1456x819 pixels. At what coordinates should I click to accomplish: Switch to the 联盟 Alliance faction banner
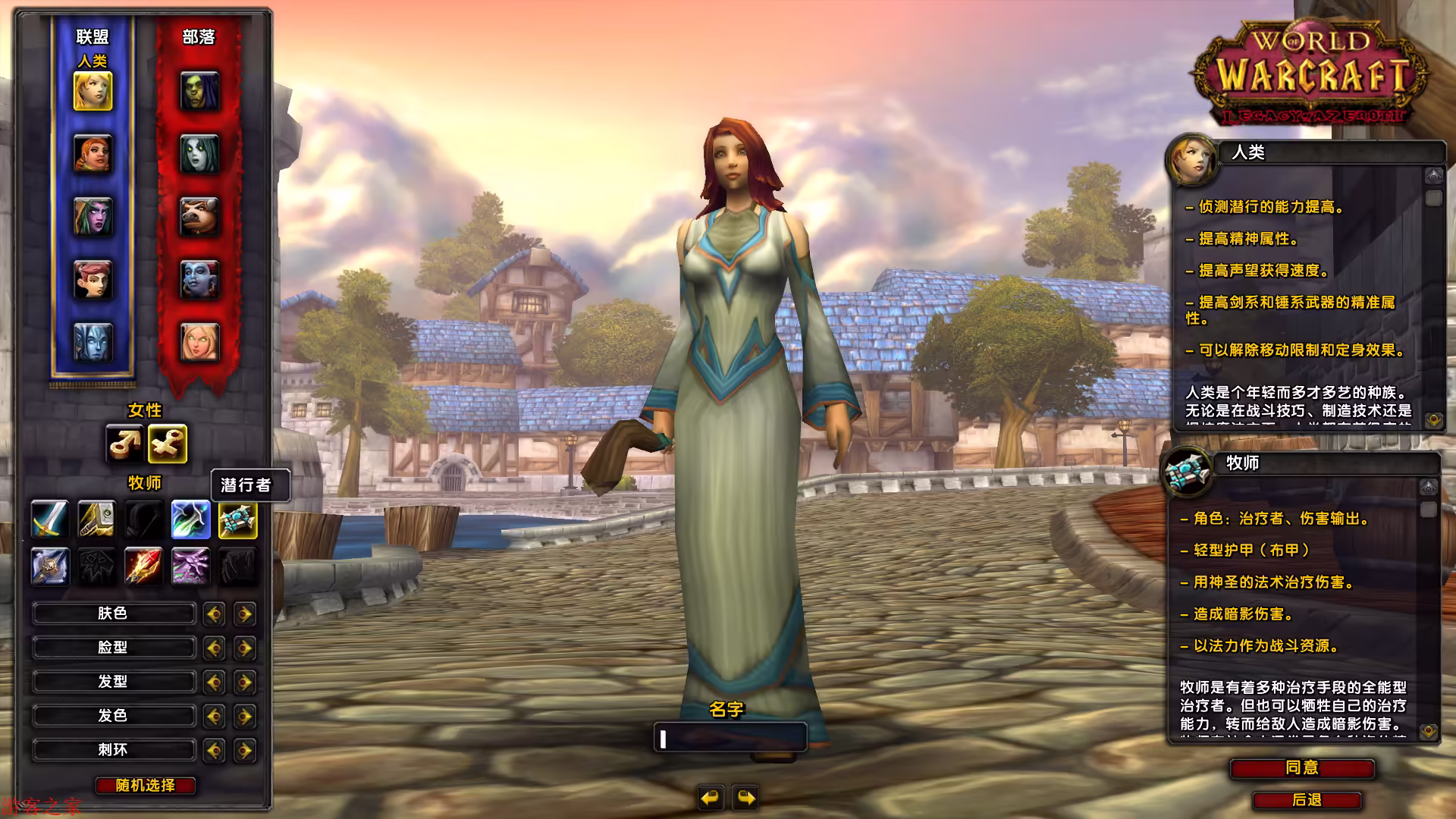click(x=93, y=36)
